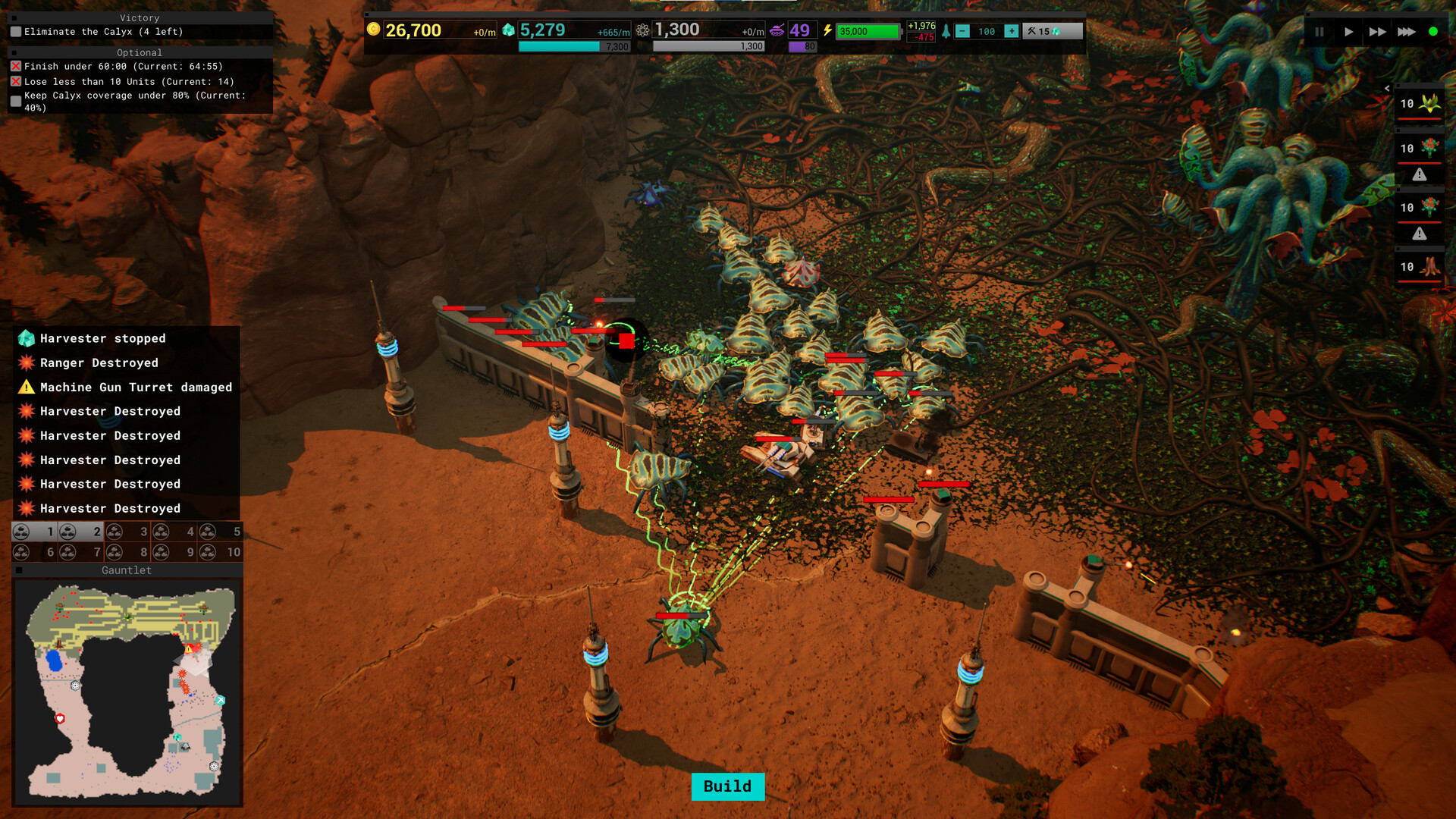
Task: Click the minimap collapse square near Gauntlet
Action: 18,570
